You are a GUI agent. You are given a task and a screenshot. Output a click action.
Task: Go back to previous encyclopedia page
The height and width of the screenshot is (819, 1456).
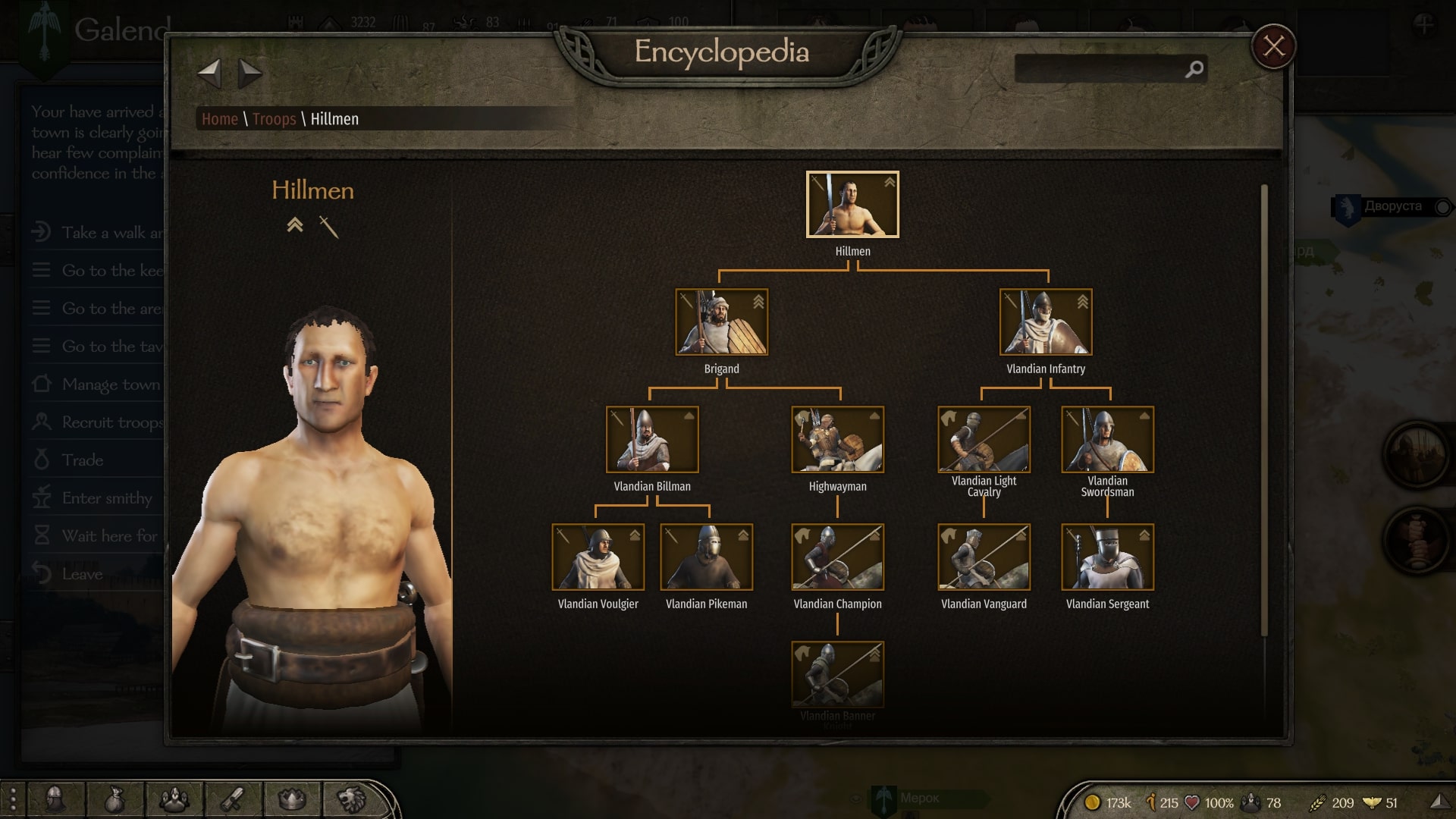(209, 74)
